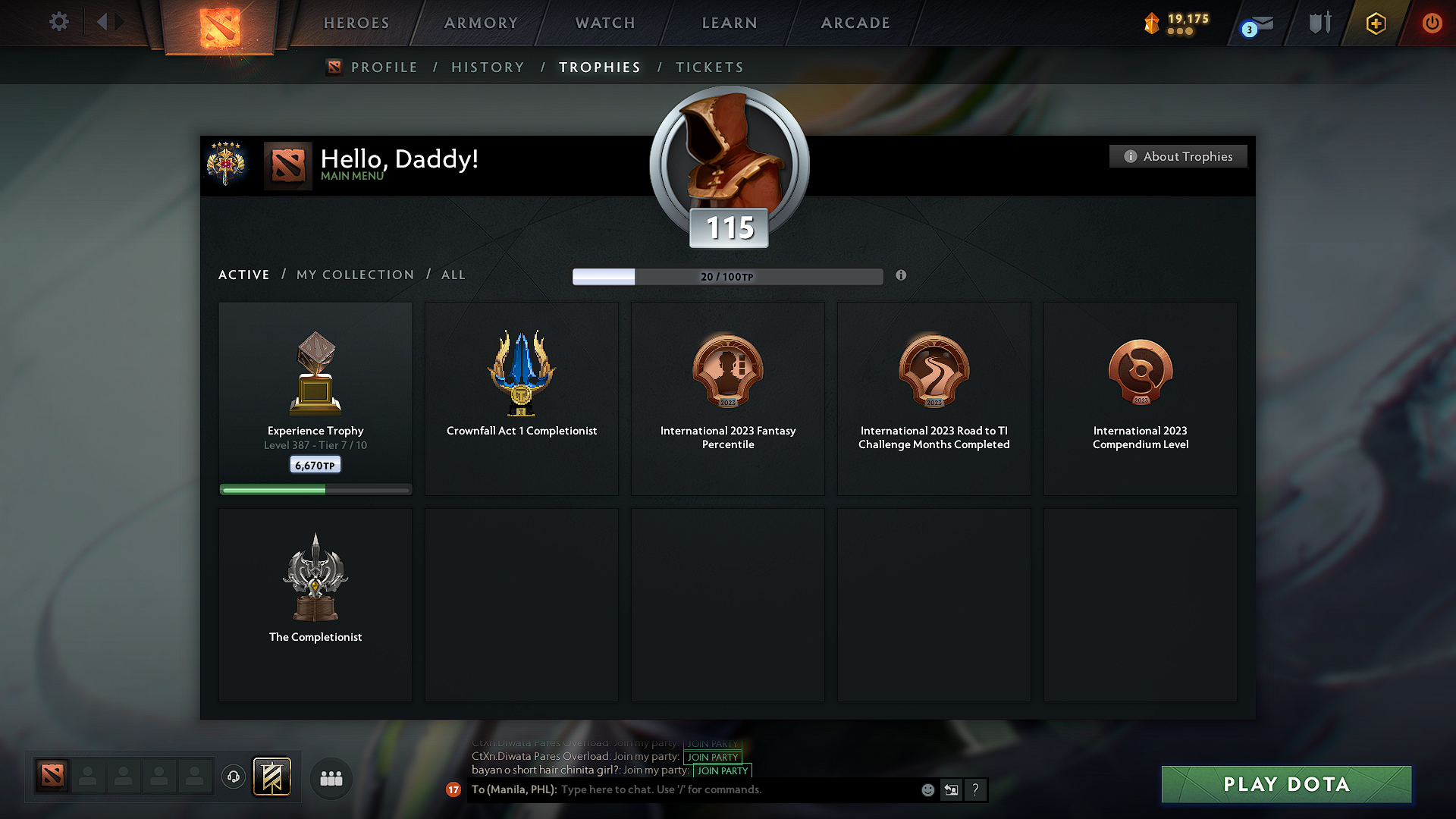Switch to the MY COLLECTION tab
The width and height of the screenshot is (1456, 819).
354,275
